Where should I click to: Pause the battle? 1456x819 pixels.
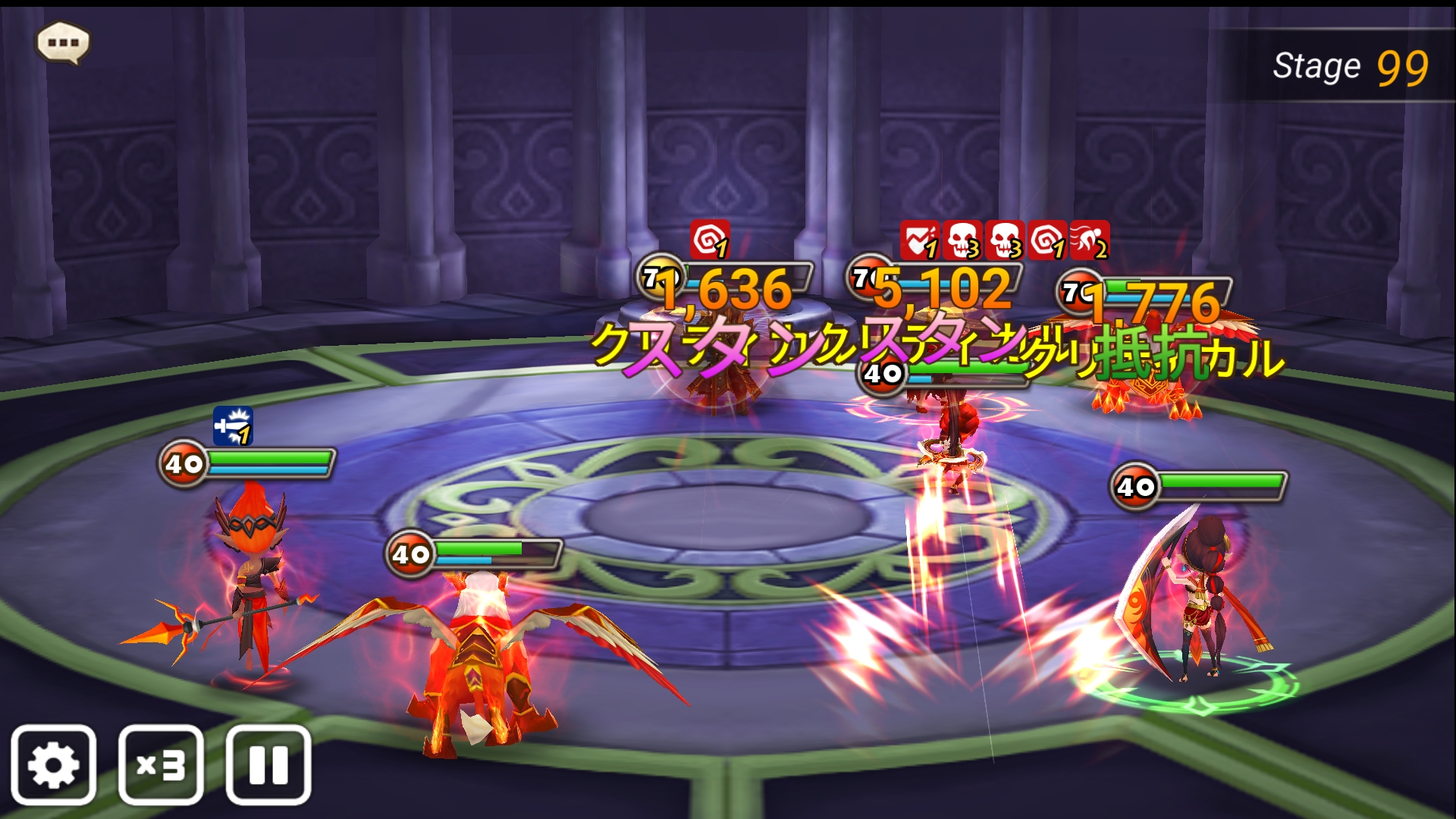coord(268,764)
